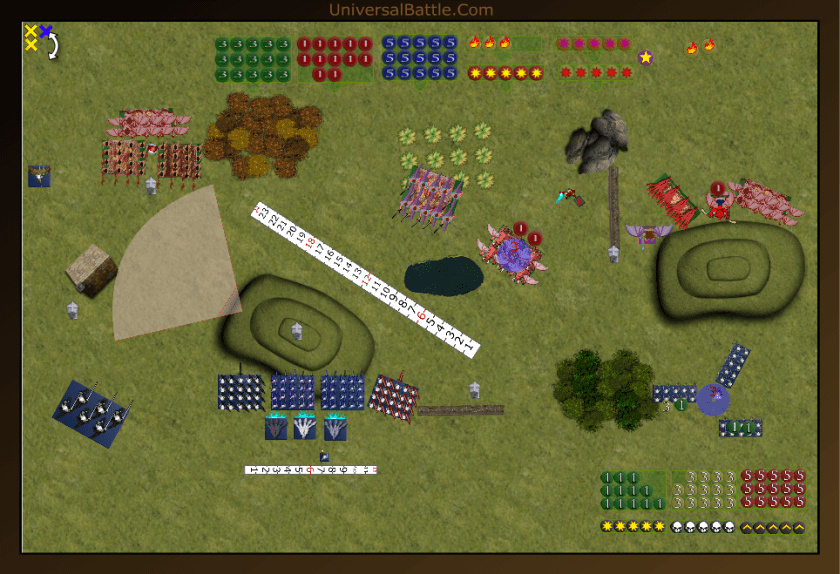840x574 pixels.
Task: Pick the lone yellow star on purple token
Action: [x=646, y=57]
